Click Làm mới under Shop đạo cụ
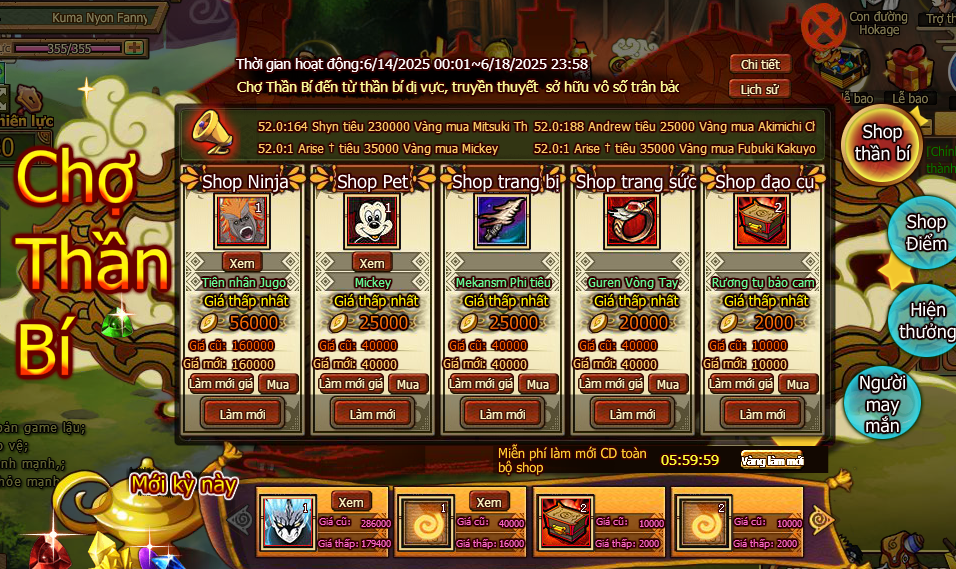This screenshot has height=569, width=956. click(762, 414)
